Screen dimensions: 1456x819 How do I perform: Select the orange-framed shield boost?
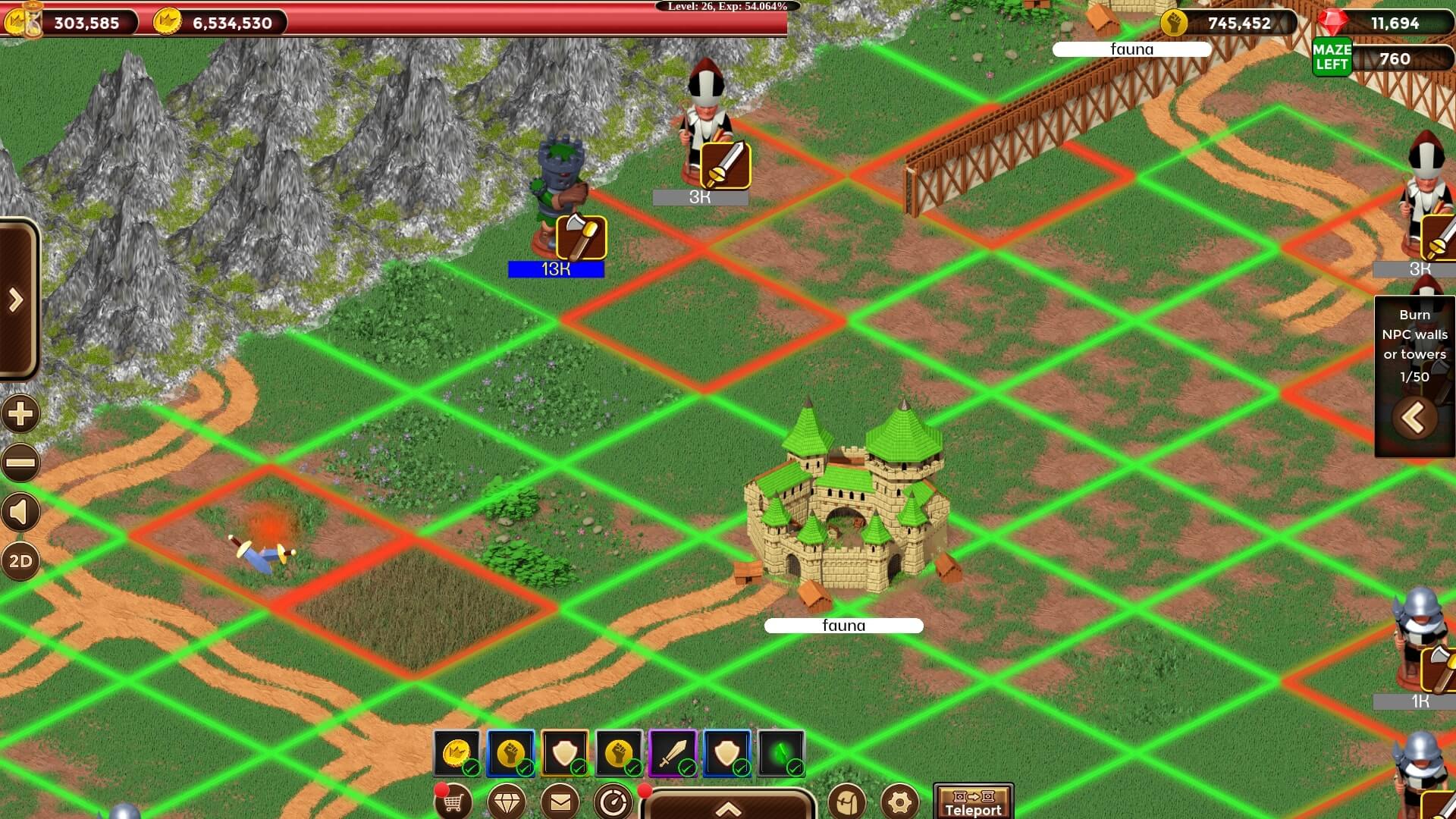pyautogui.click(x=565, y=753)
